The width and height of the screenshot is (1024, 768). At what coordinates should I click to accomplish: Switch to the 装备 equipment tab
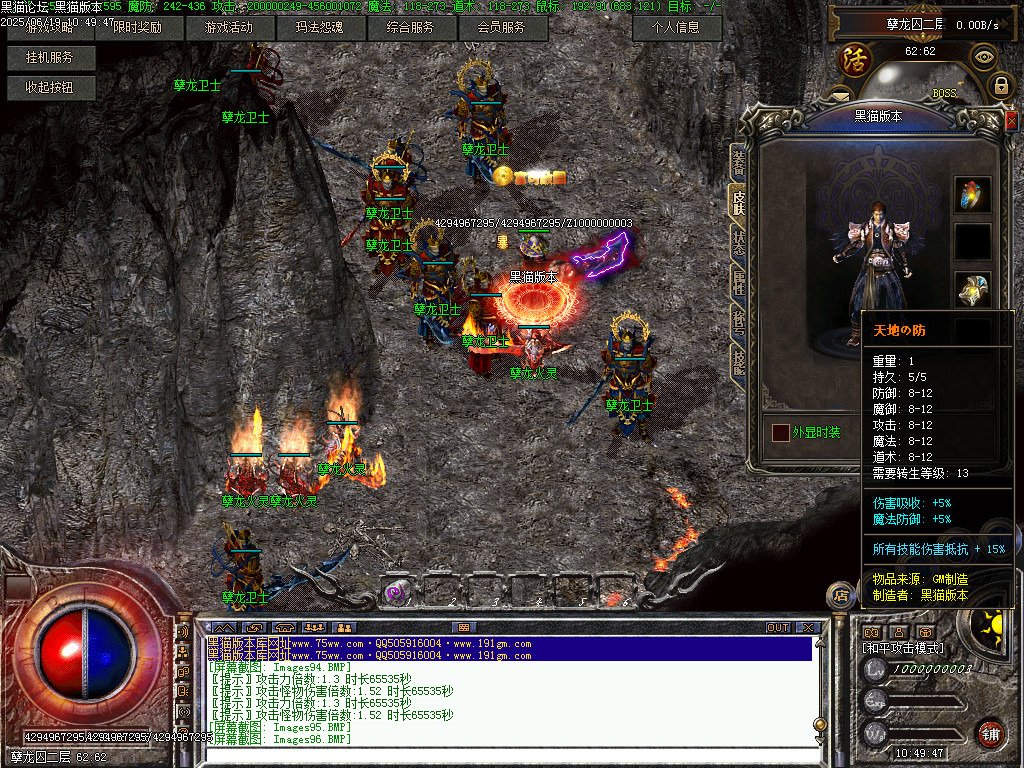pos(738,160)
